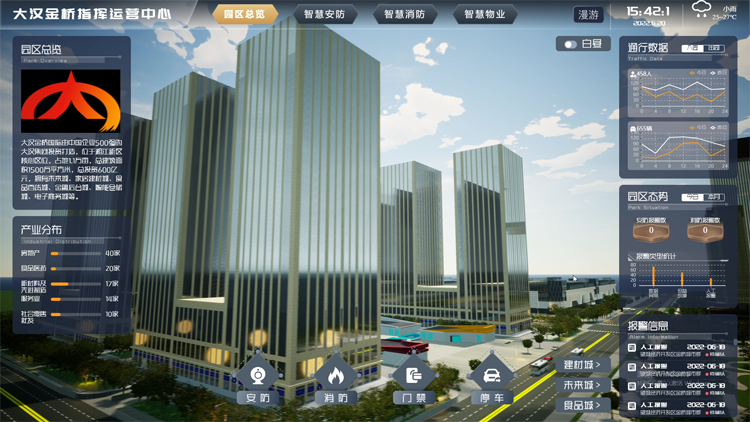The image size is (750, 422).
Task: Navigate to the 未来城 location
Action: [582, 385]
